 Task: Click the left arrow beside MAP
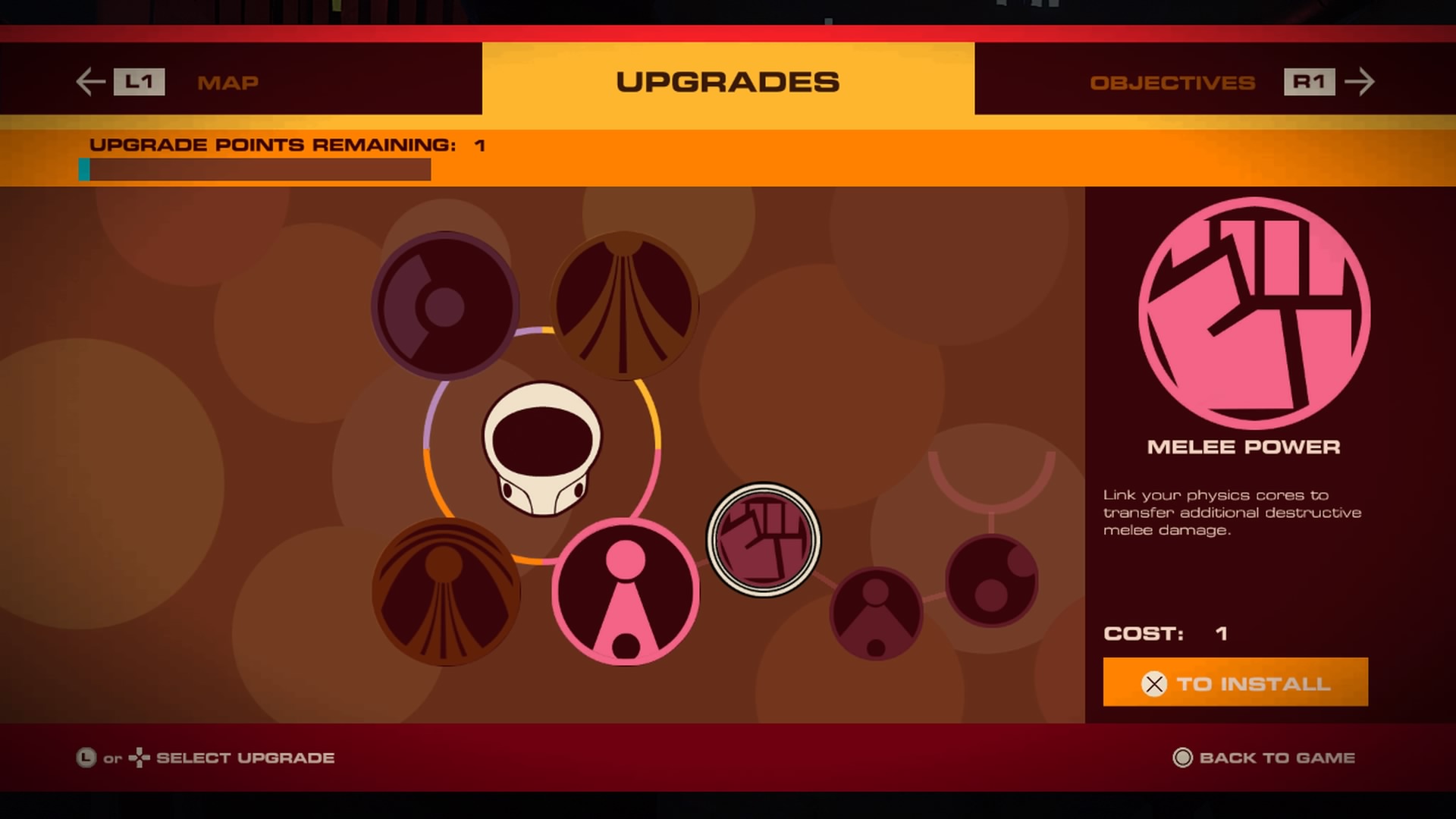89,81
